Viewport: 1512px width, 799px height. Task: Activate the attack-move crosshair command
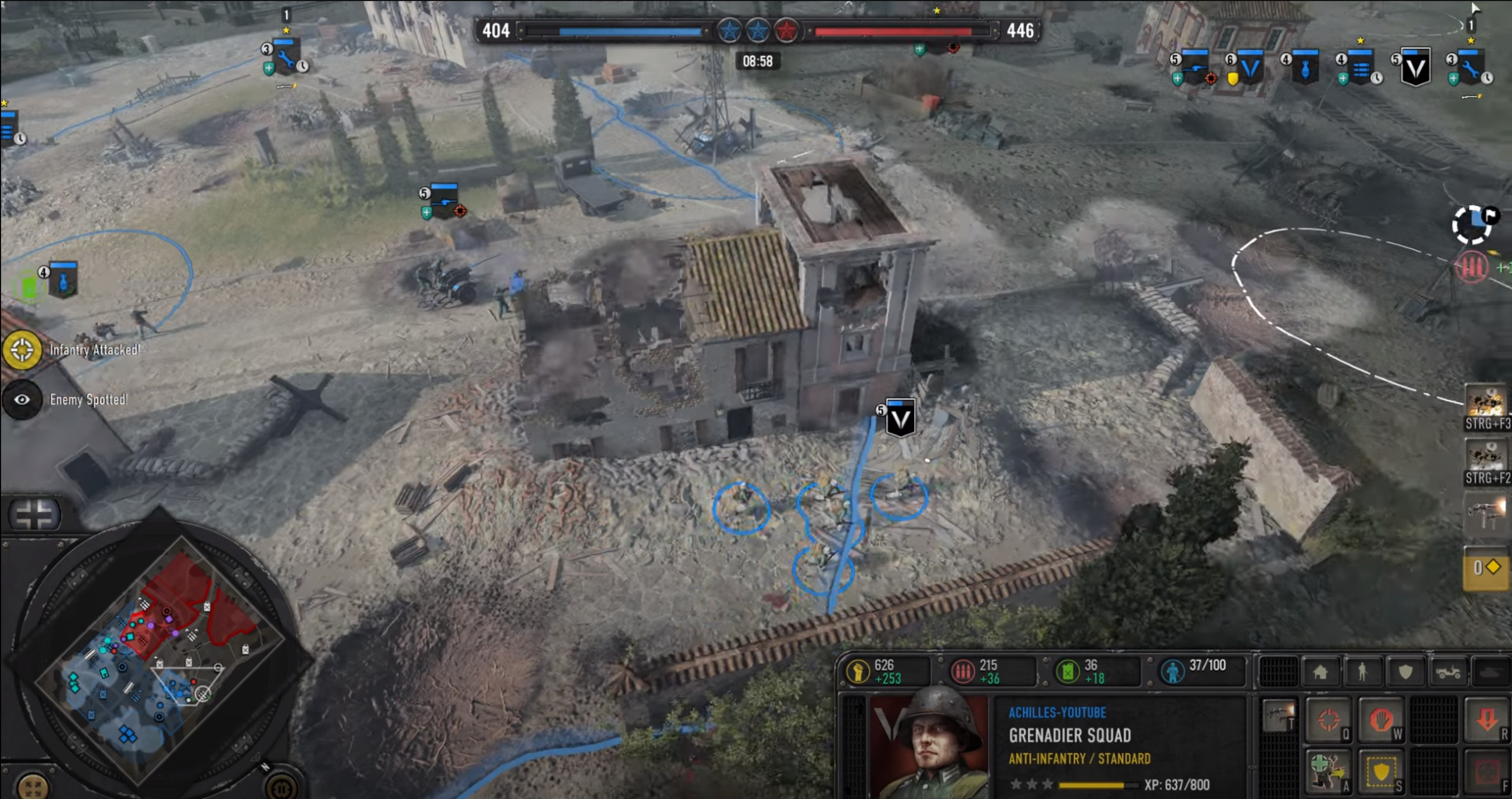tap(1328, 720)
